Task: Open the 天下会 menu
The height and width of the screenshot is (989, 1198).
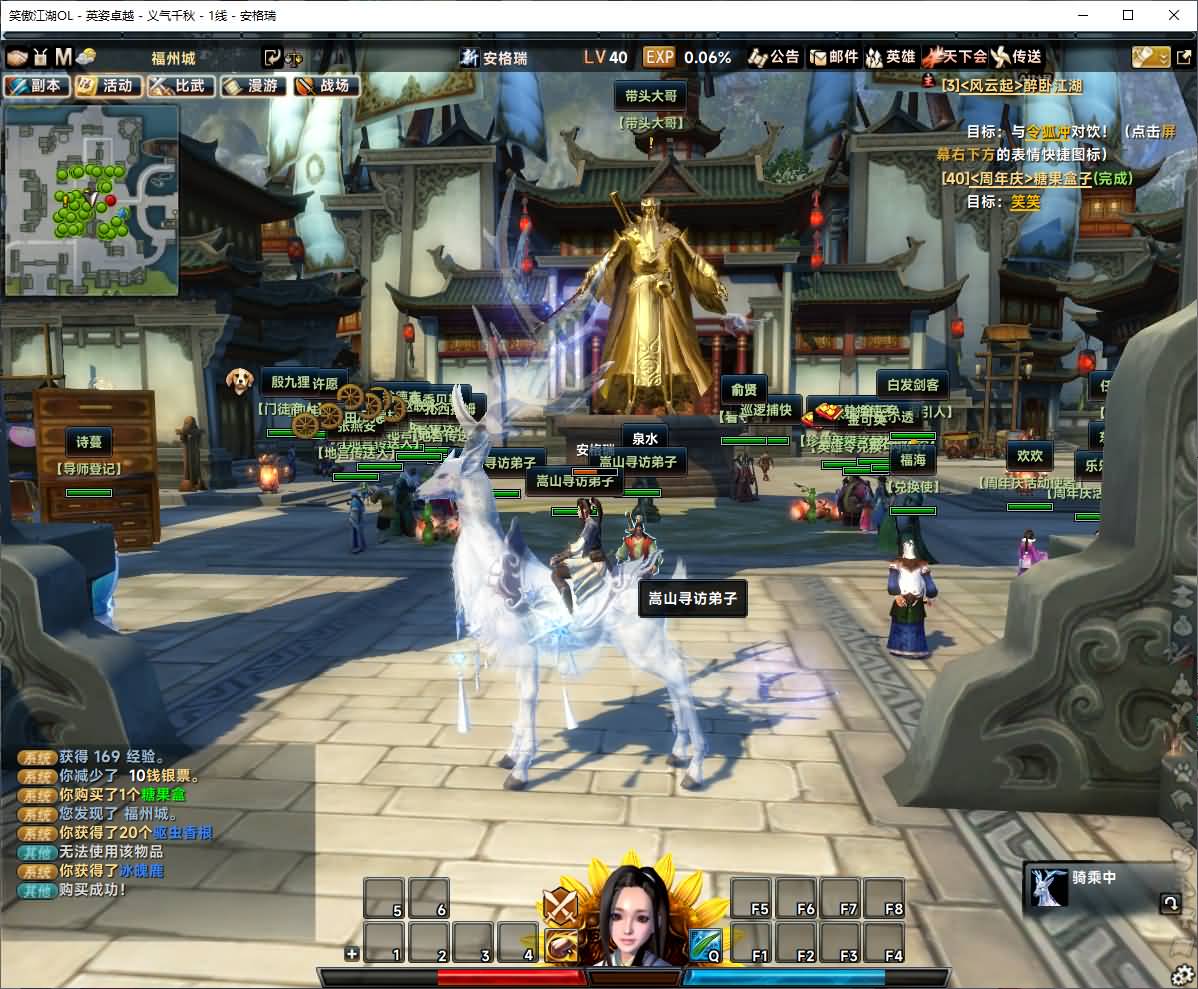Action: (955, 57)
